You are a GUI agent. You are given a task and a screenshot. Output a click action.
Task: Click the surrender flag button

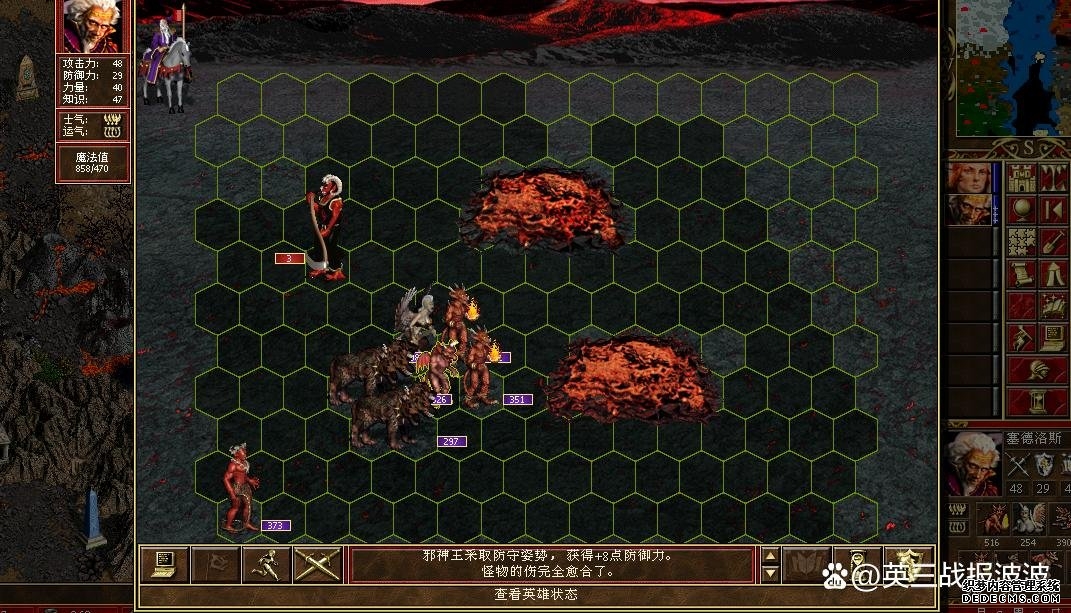pos(214,564)
